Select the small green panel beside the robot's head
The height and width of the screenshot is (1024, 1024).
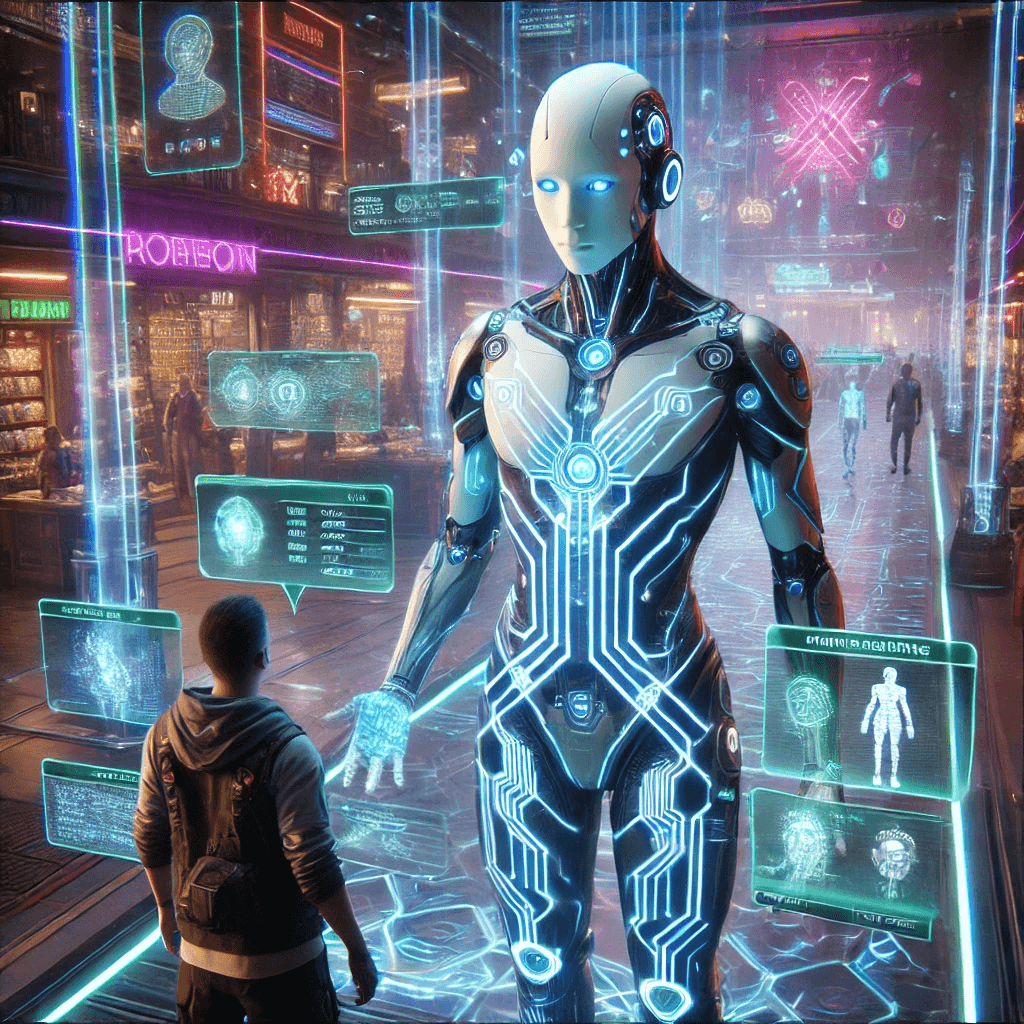tap(426, 205)
